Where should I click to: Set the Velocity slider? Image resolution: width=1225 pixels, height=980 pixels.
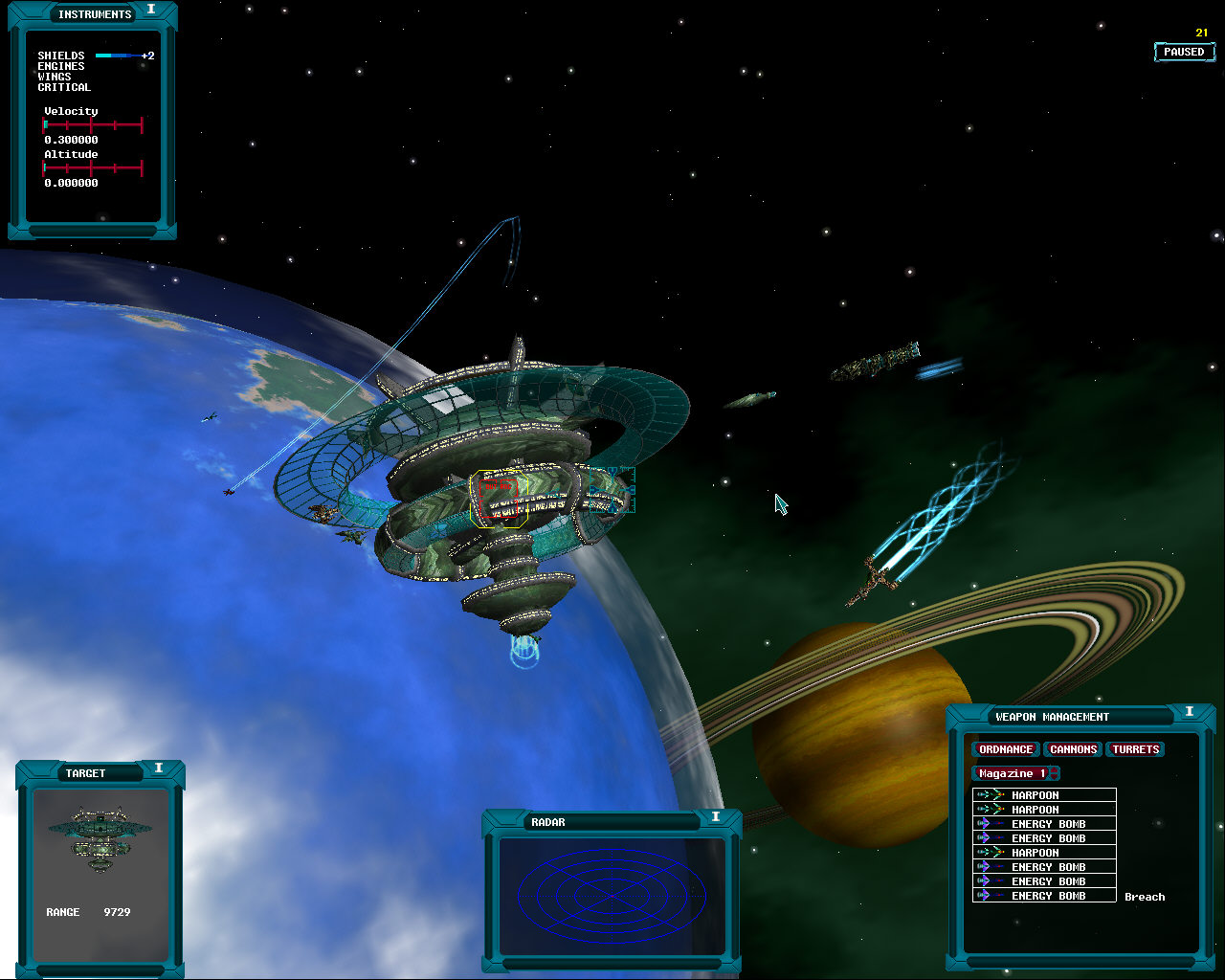93,124
